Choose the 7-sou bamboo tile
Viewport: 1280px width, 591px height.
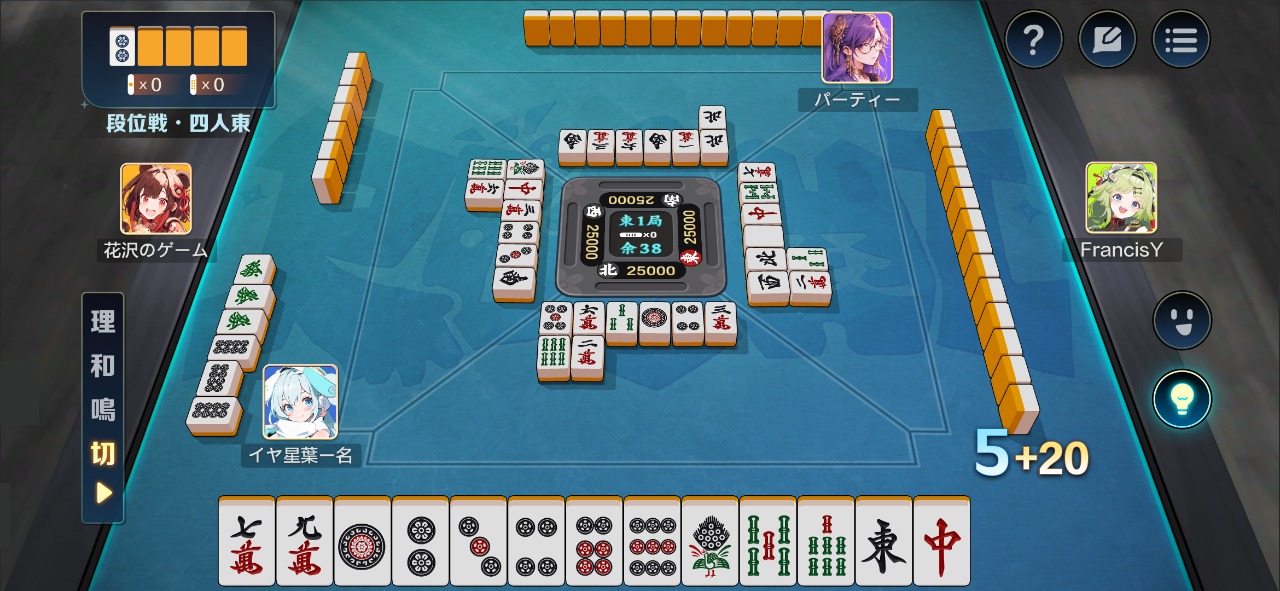tap(826, 541)
